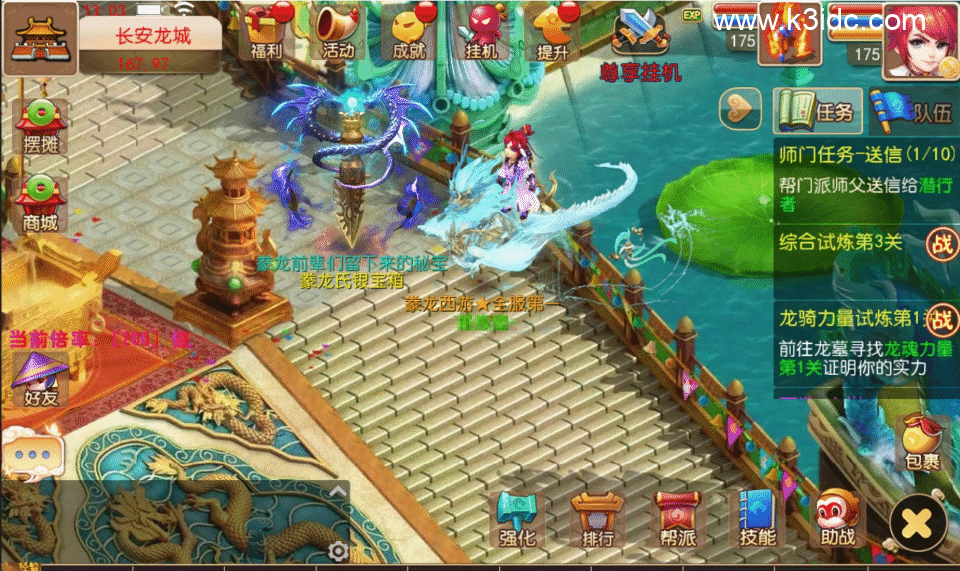Open the 排行 rankings menu
This screenshot has width=960, height=571.
click(x=597, y=519)
